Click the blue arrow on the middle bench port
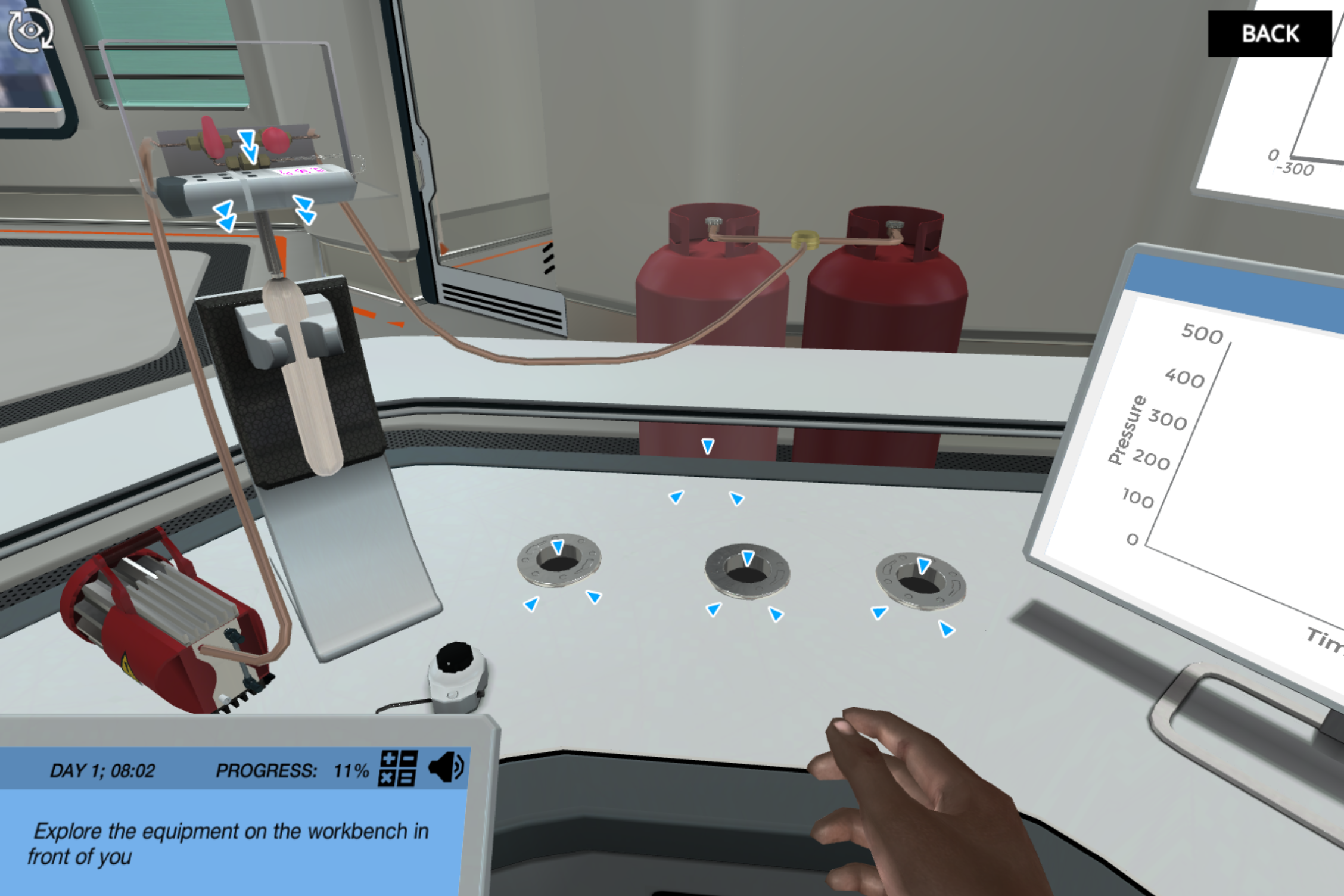The height and width of the screenshot is (896, 1344). click(746, 559)
